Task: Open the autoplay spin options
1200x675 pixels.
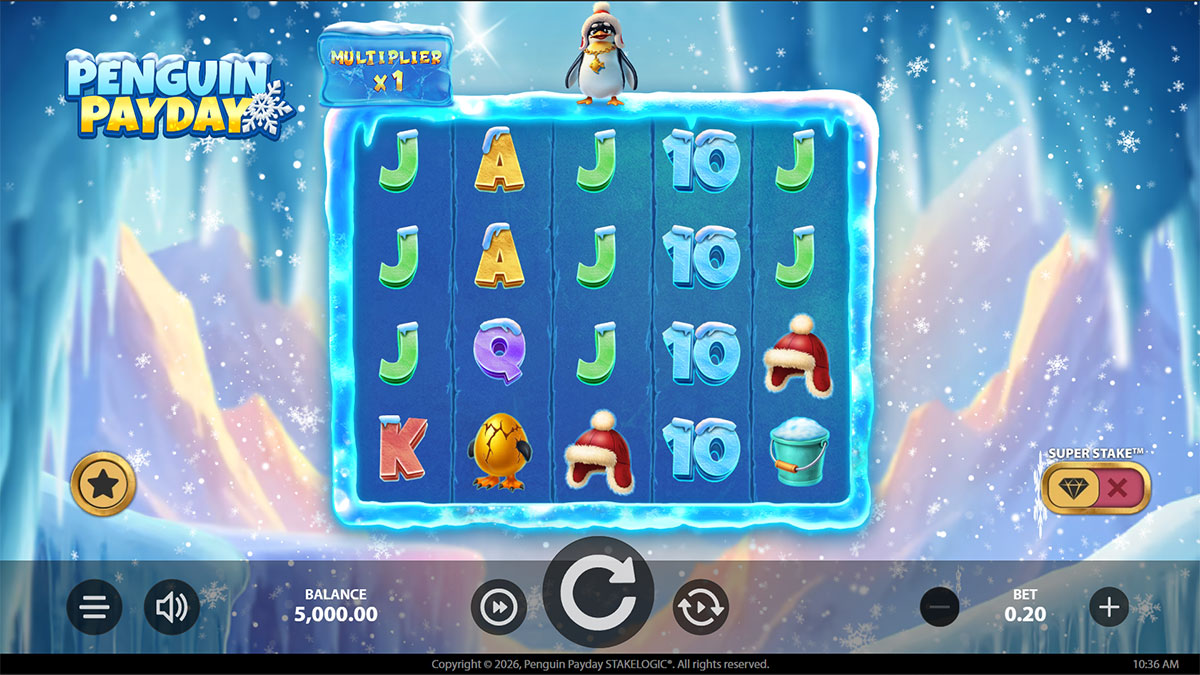Action: pos(700,607)
